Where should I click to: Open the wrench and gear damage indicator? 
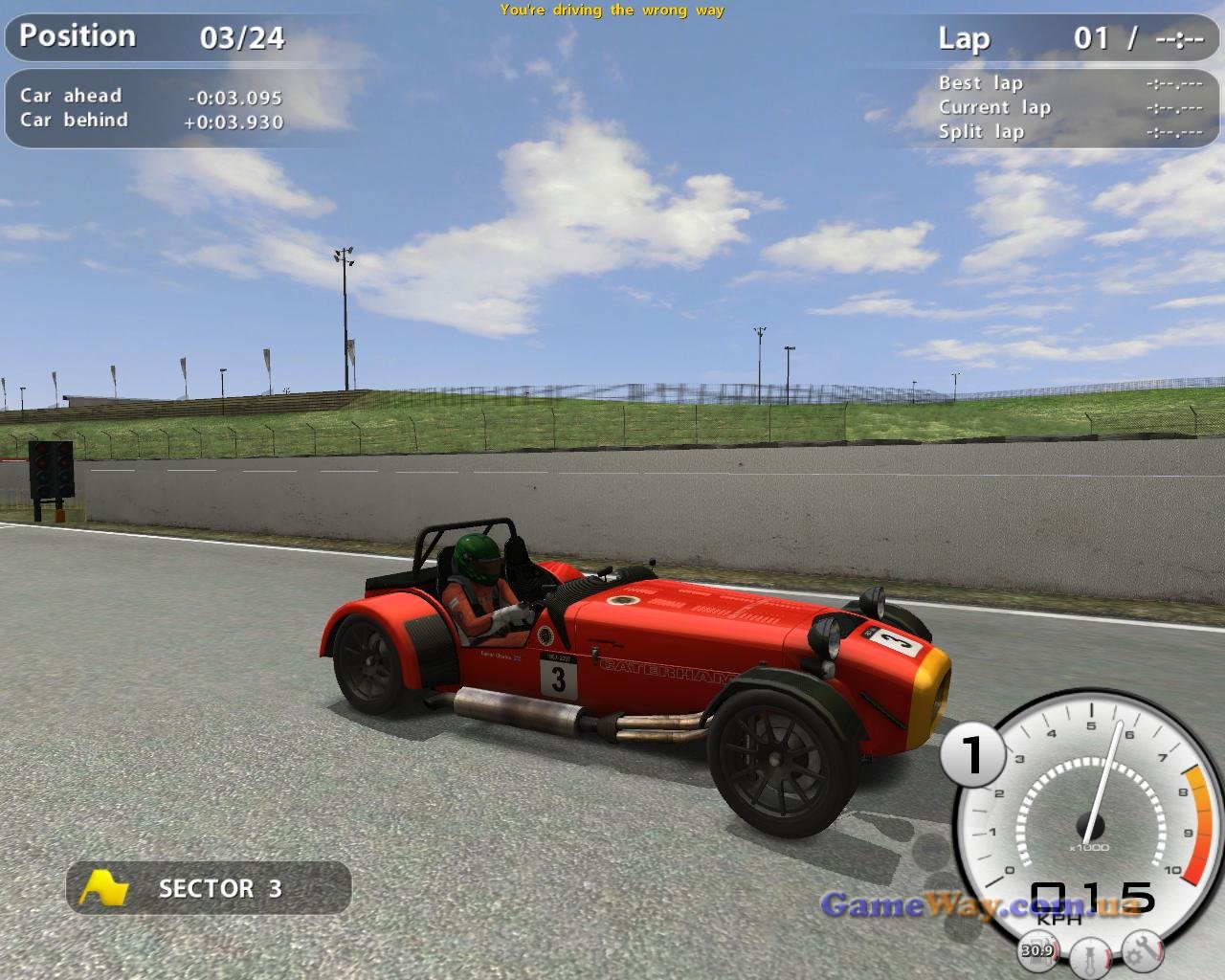click(x=1143, y=949)
